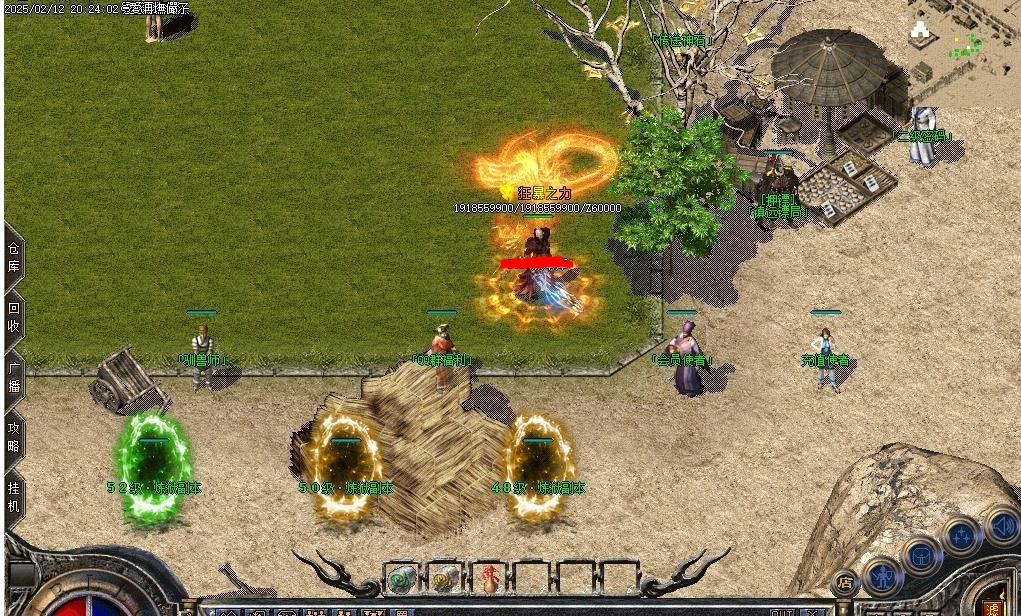The width and height of the screenshot is (1021, 616).
Task: Use the red potion hotbar slot
Action: [x=488, y=579]
